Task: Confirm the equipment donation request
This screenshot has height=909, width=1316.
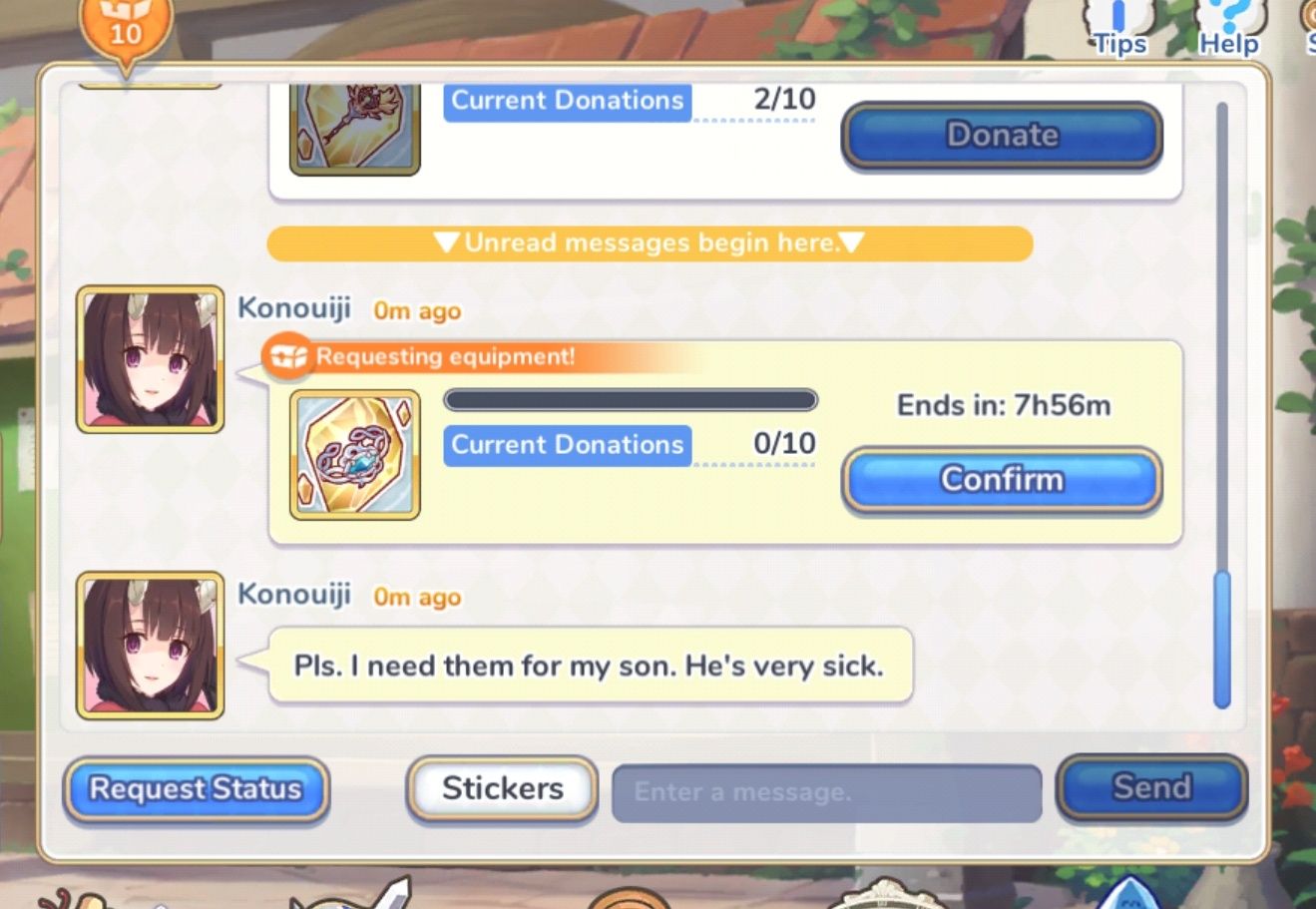Action: click(1001, 480)
